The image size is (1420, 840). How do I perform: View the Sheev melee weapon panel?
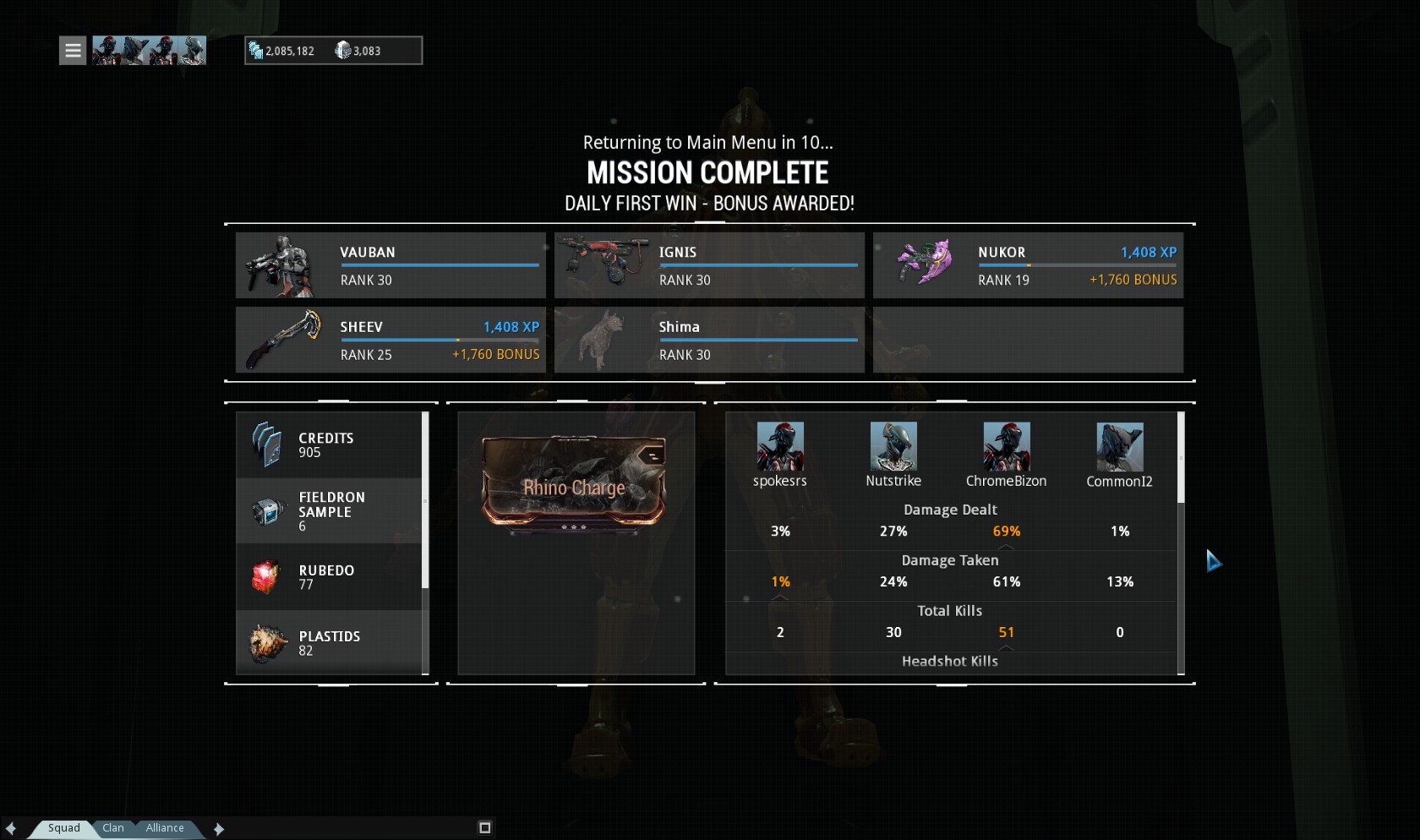coord(390,340)
